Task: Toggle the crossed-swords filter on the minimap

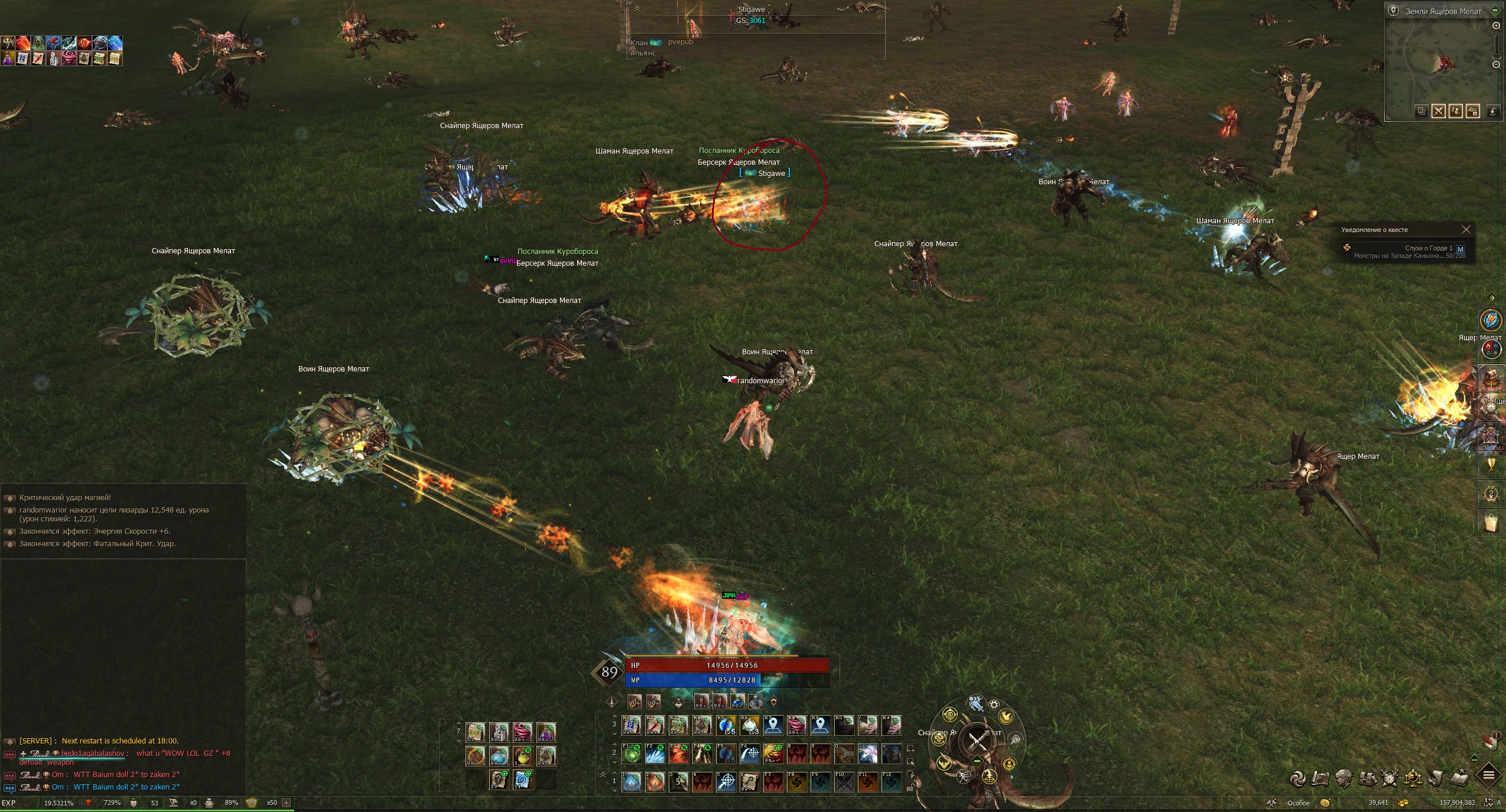Action: click(x=1438, y=111)
